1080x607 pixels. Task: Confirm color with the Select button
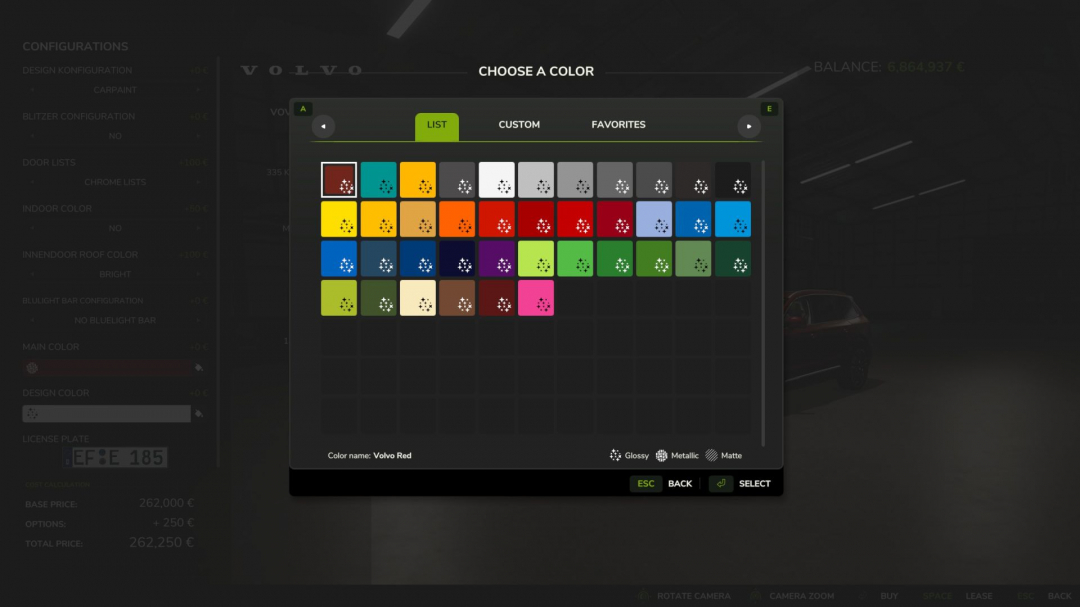point(740,484)
